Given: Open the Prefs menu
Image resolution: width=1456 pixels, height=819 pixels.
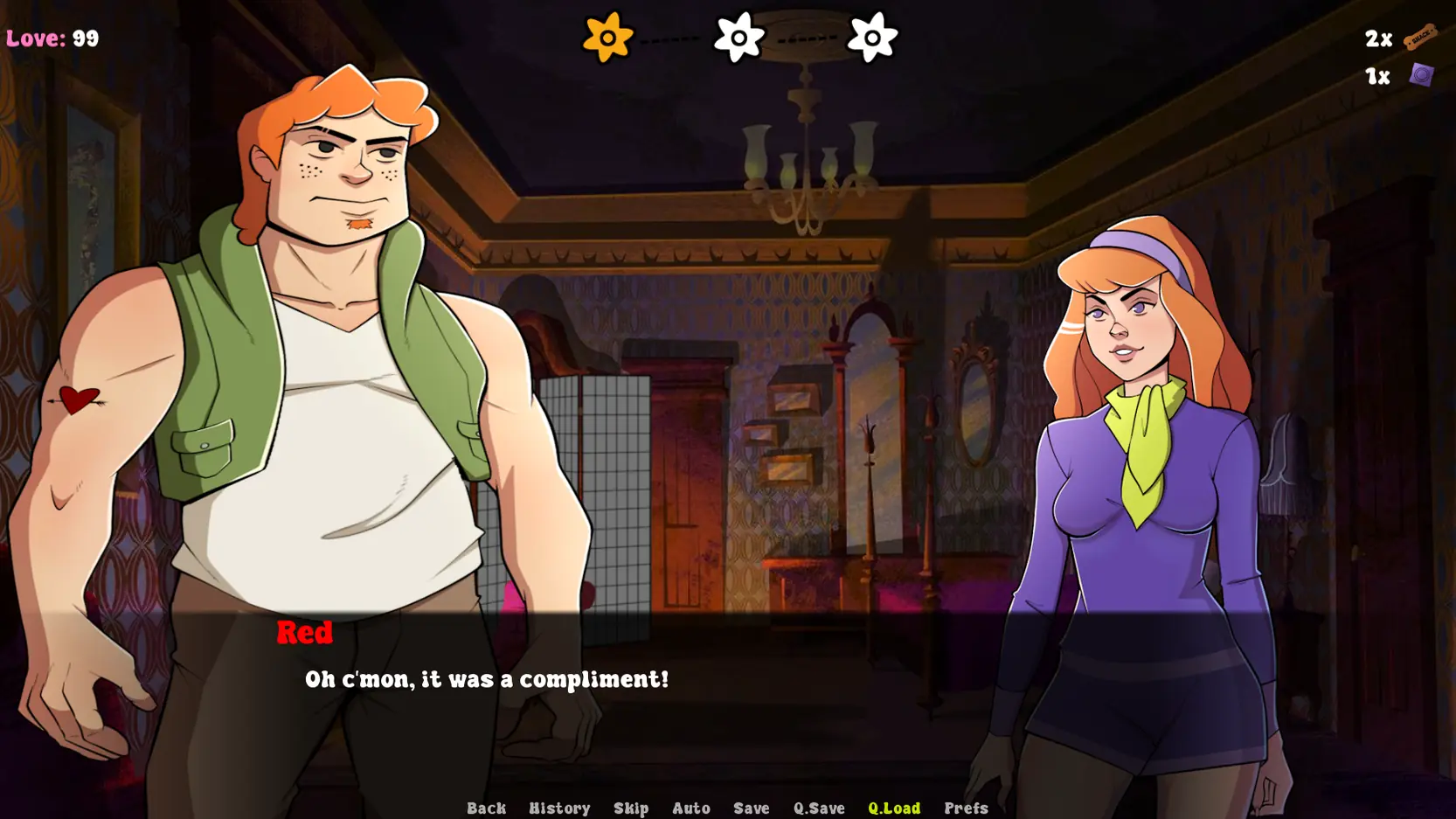Looking at the screenshot, I should pos(966,808).
